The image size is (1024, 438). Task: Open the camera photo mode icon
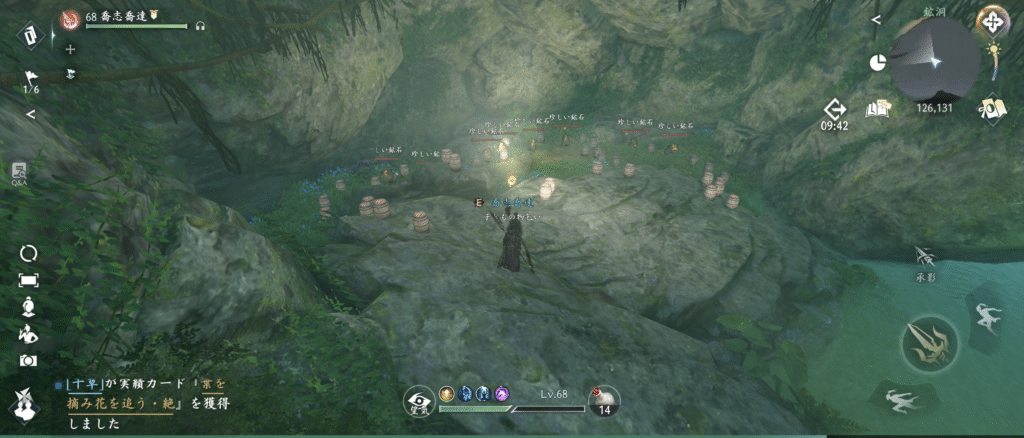28,360
